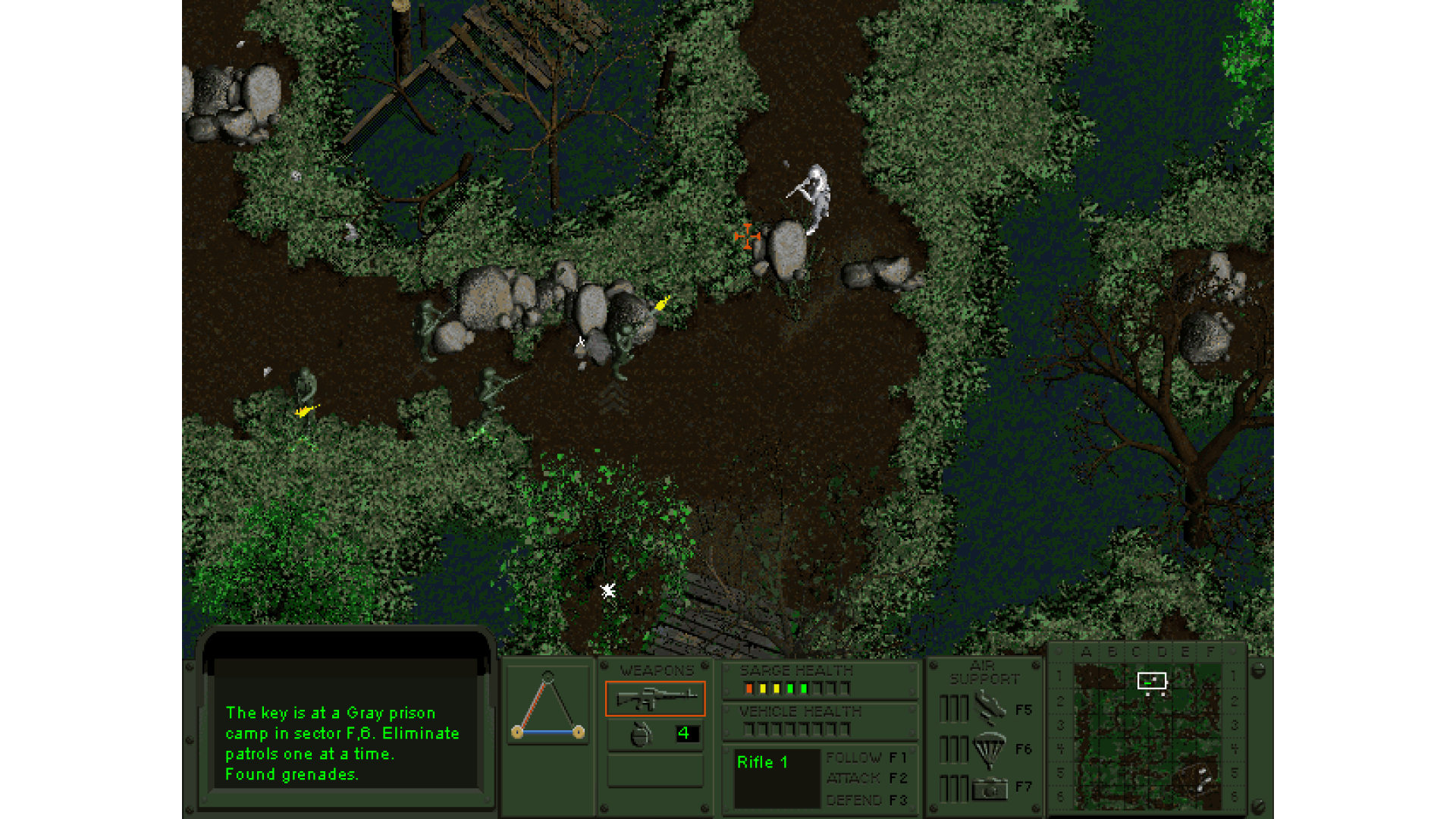Activate aerial recon camera icon
Screen dimensions: 1456x819
pyautogui.click(x=990, y=789)
